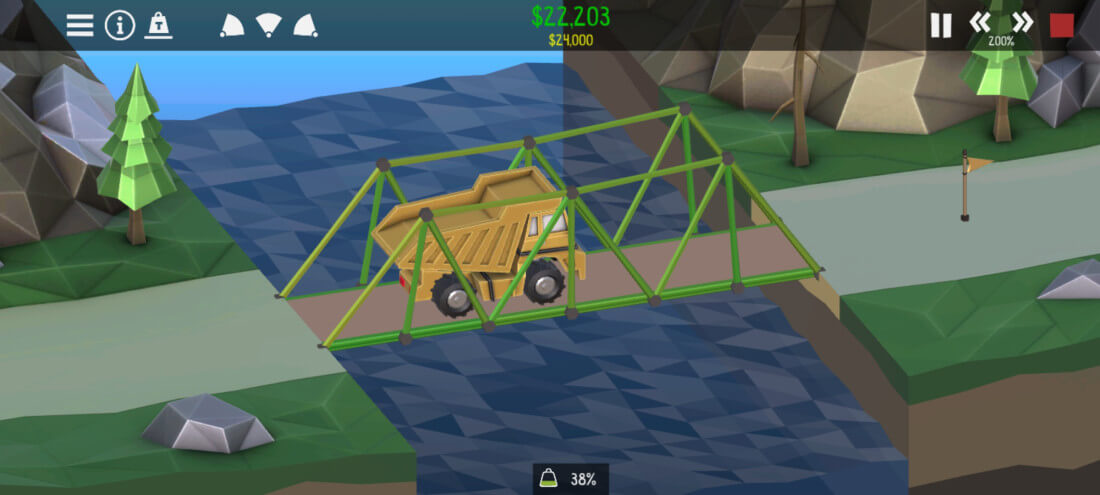Show the level info panel
Image resolution: width=1100 pixels, height=495 pixels.
pyautogui.click(x=120, y=25)
